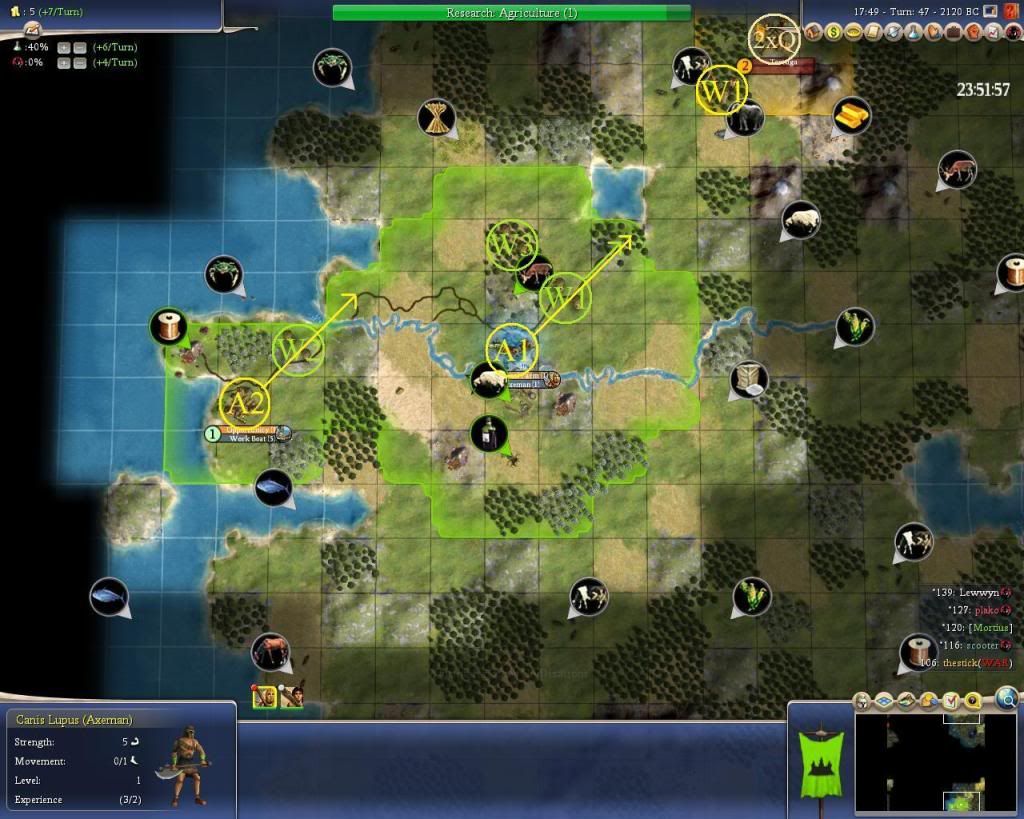Decrease the research rate with minus button
This screenshot has width=1024, height=819.
click(x=79, y=47)
